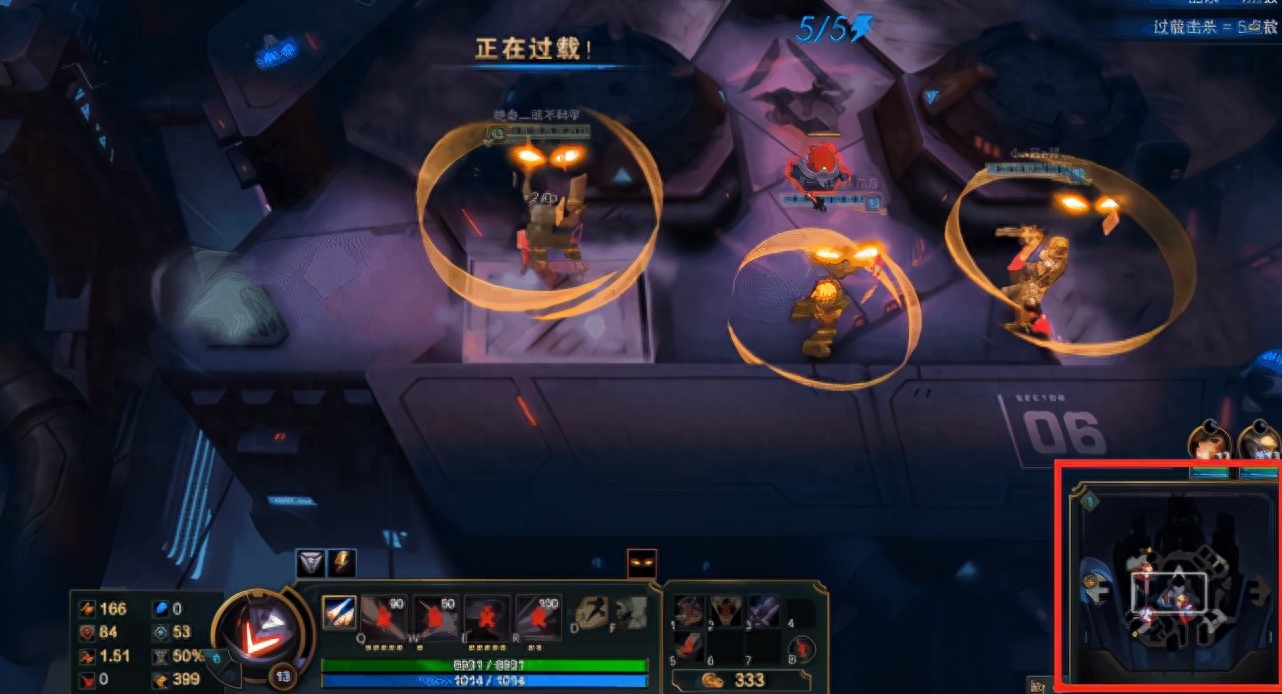Select the left teammate portrait above the minimap
This screenshot has width=1282, height=694.
coord(1206,444)
